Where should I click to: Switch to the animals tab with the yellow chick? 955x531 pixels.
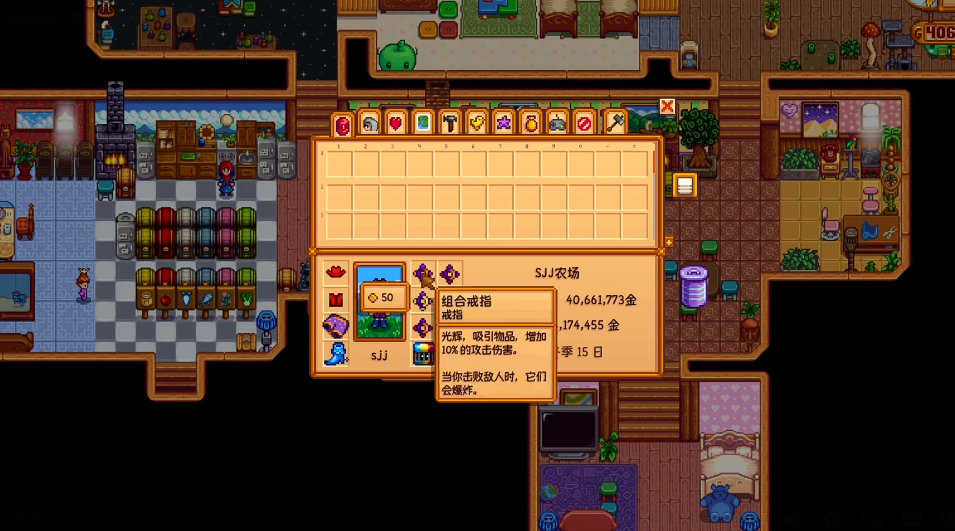coord(477,123)
